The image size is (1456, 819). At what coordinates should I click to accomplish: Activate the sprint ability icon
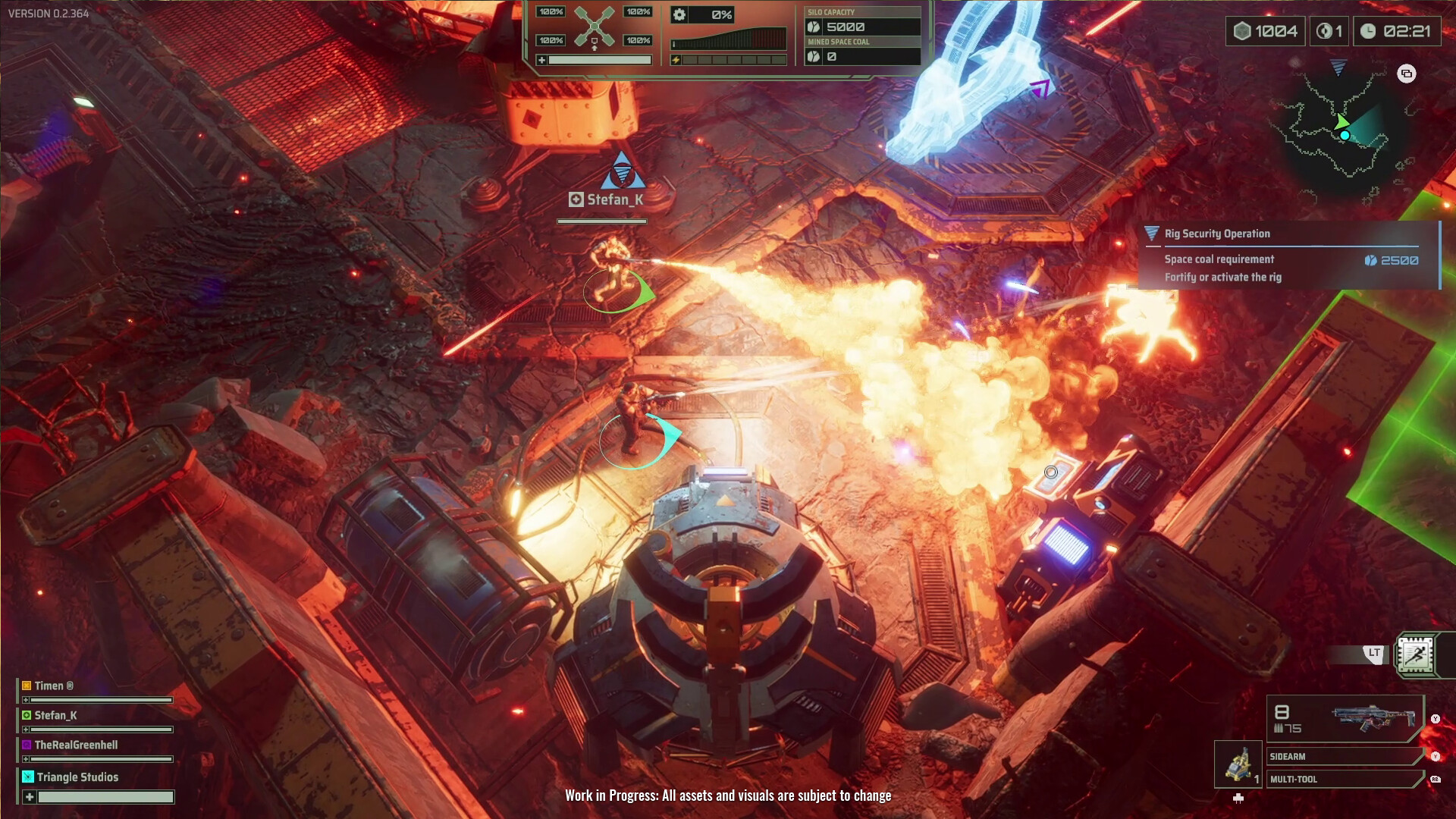tap(1415, 654)
